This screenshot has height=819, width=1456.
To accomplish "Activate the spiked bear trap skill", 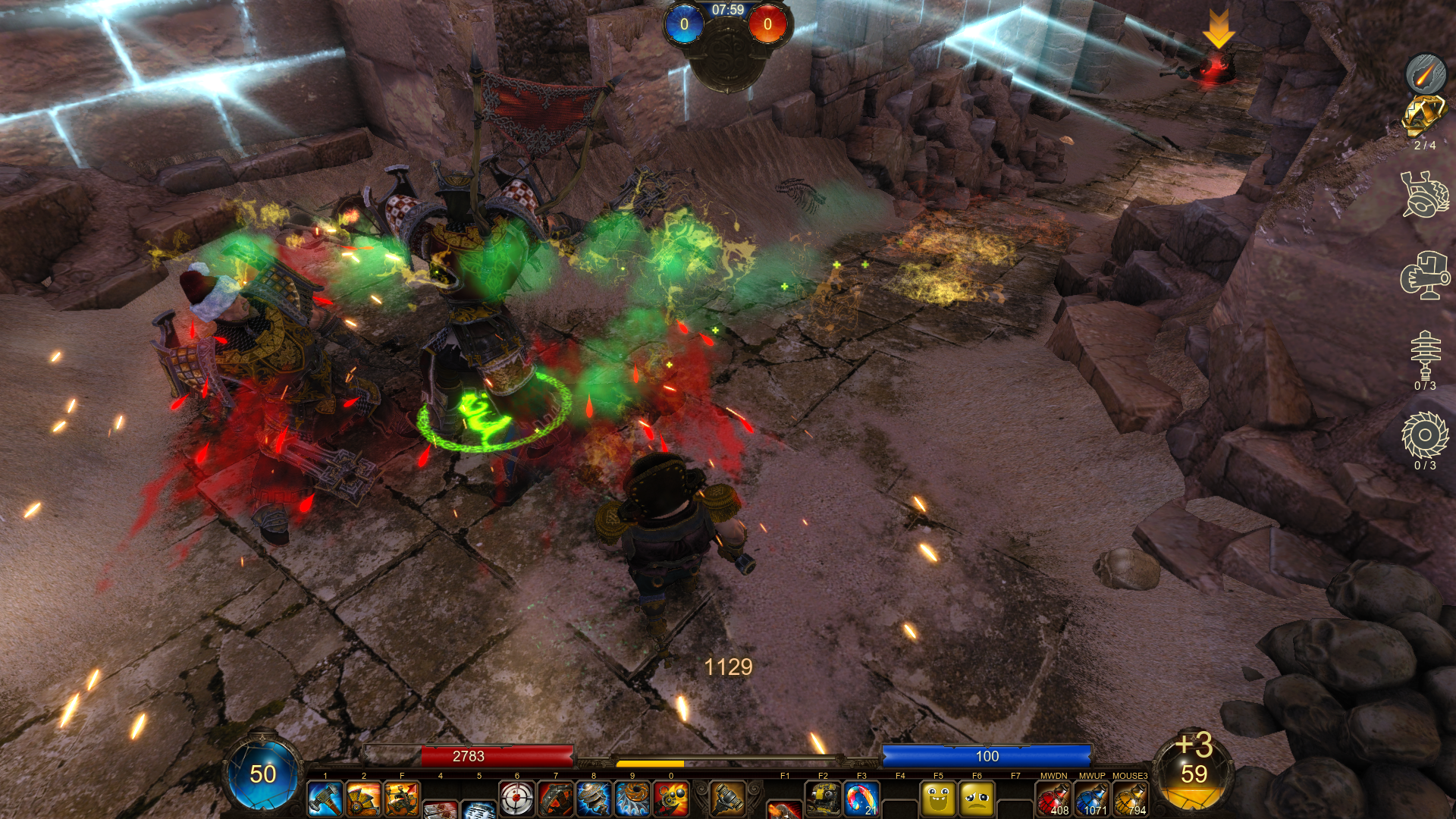I will (x=556, y=799).
